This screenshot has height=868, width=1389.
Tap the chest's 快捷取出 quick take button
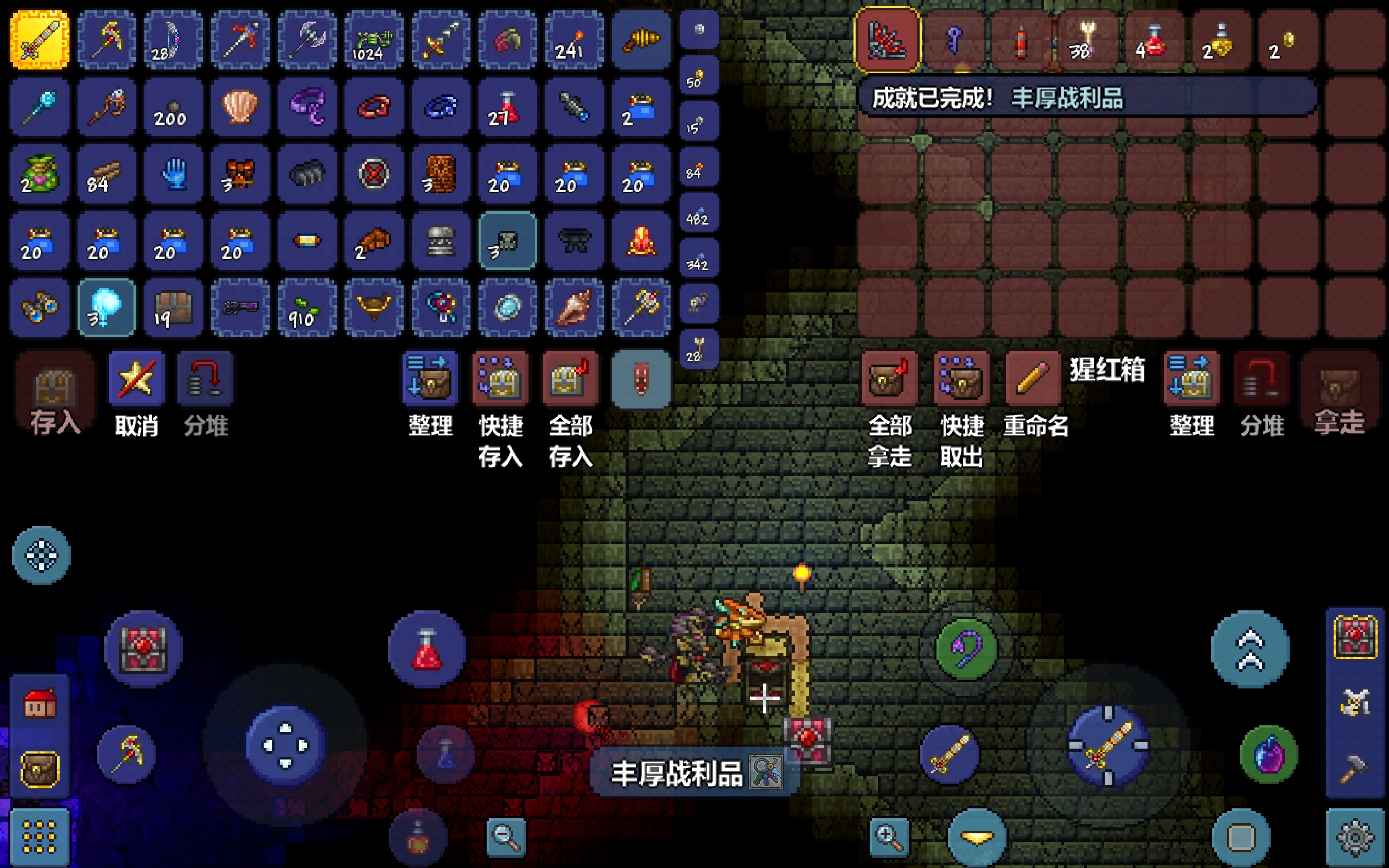[961, 379]
